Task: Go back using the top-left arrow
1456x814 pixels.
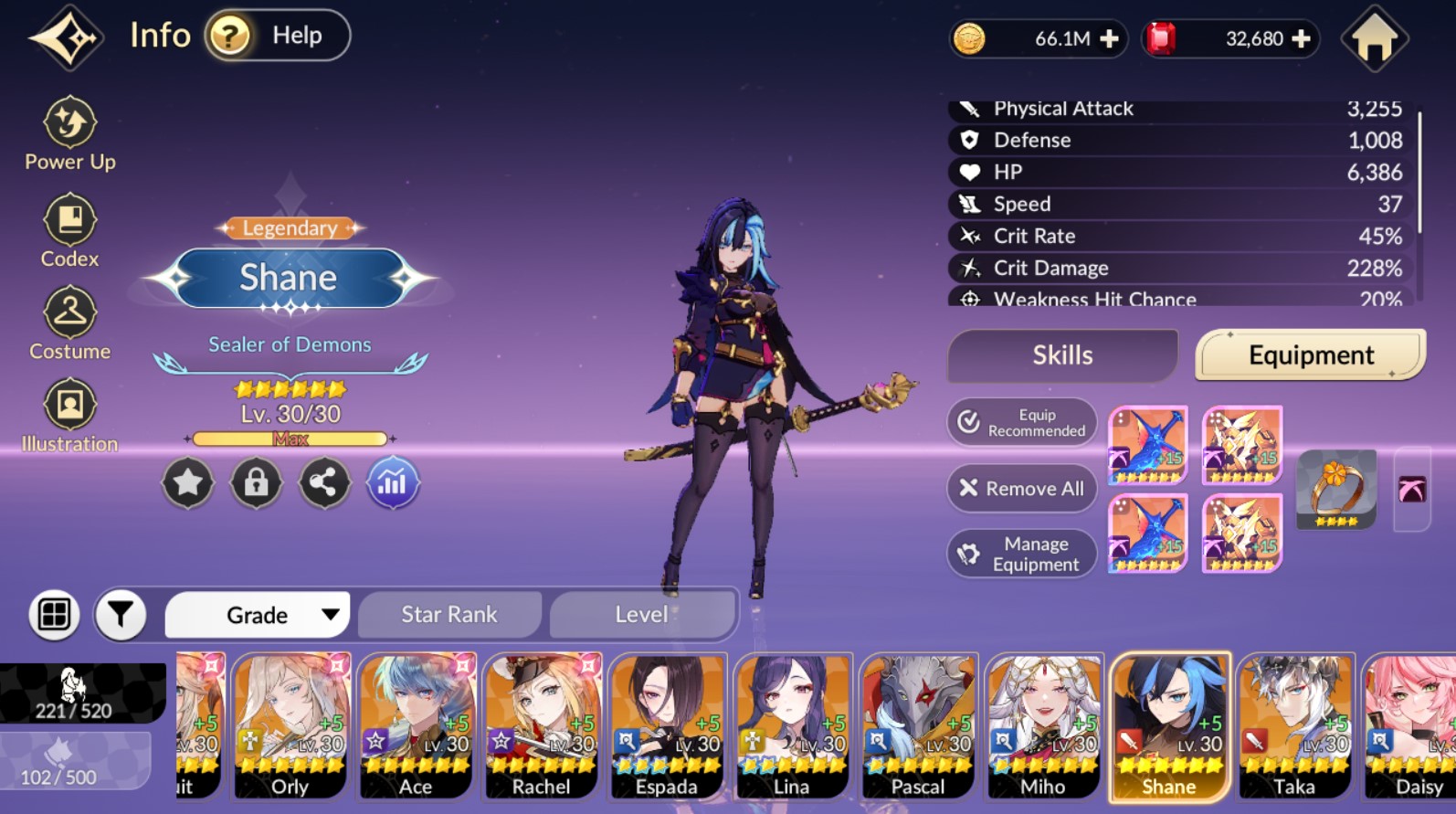Action: (x=66, y=37)
